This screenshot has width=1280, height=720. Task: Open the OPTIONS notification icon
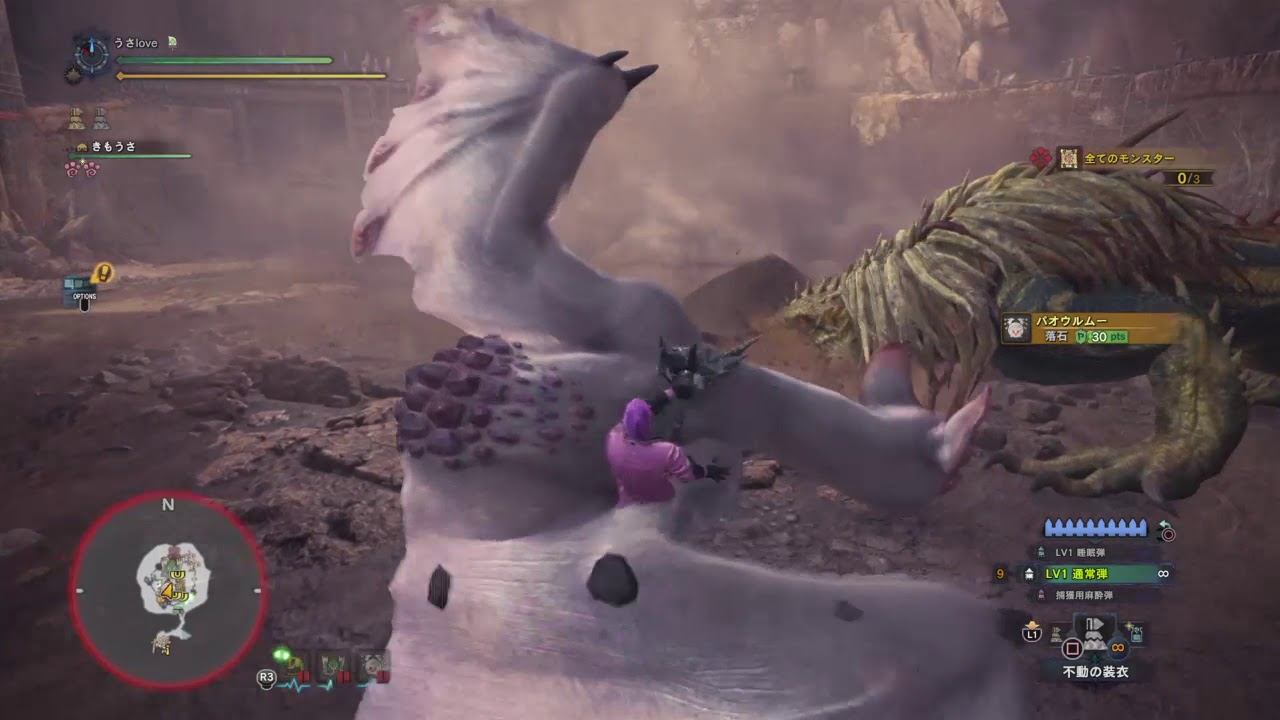(x=84, y=290)
